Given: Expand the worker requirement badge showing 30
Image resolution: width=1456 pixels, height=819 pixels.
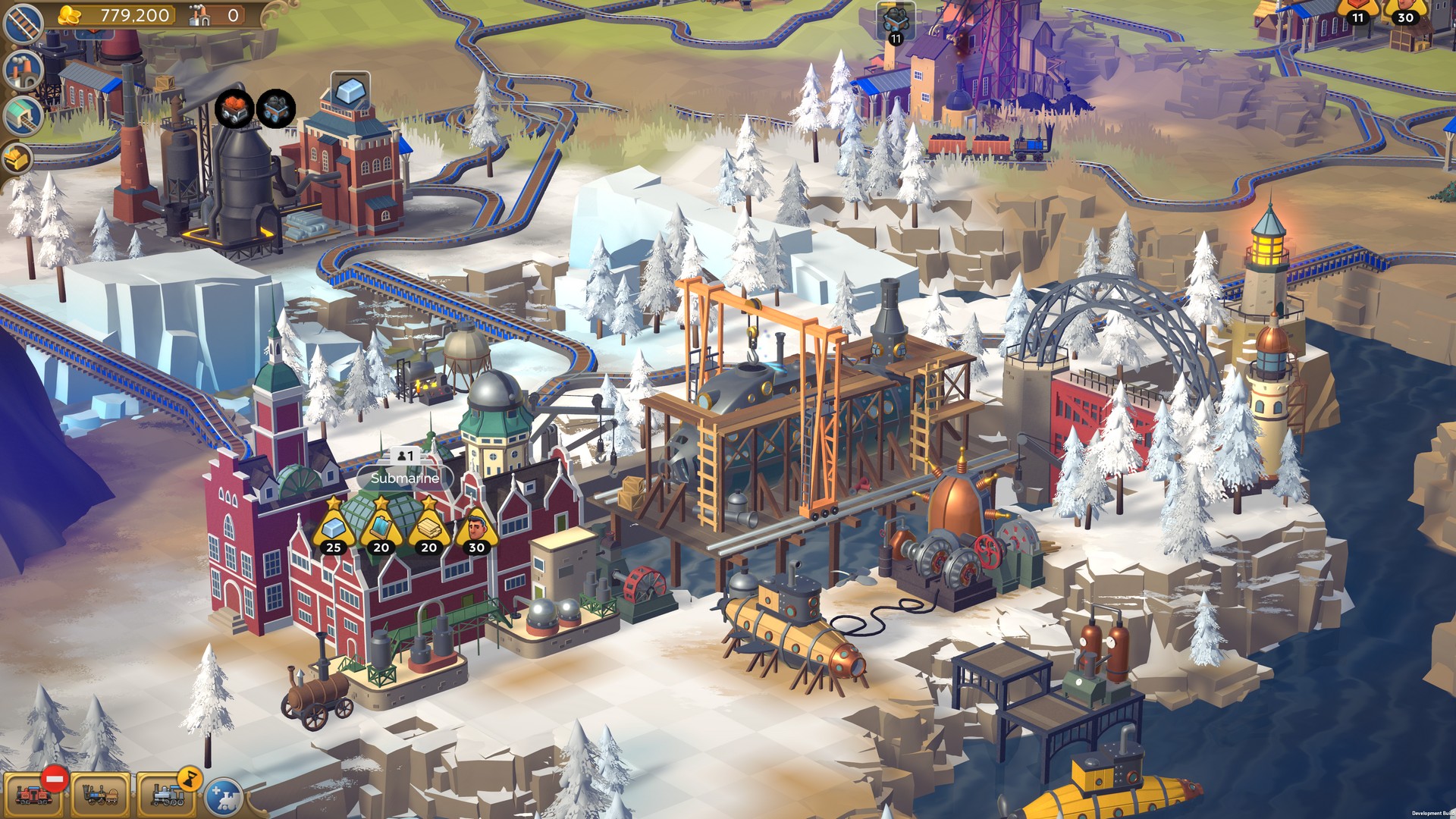Looking at the screenshot, I should pos(476,529).
